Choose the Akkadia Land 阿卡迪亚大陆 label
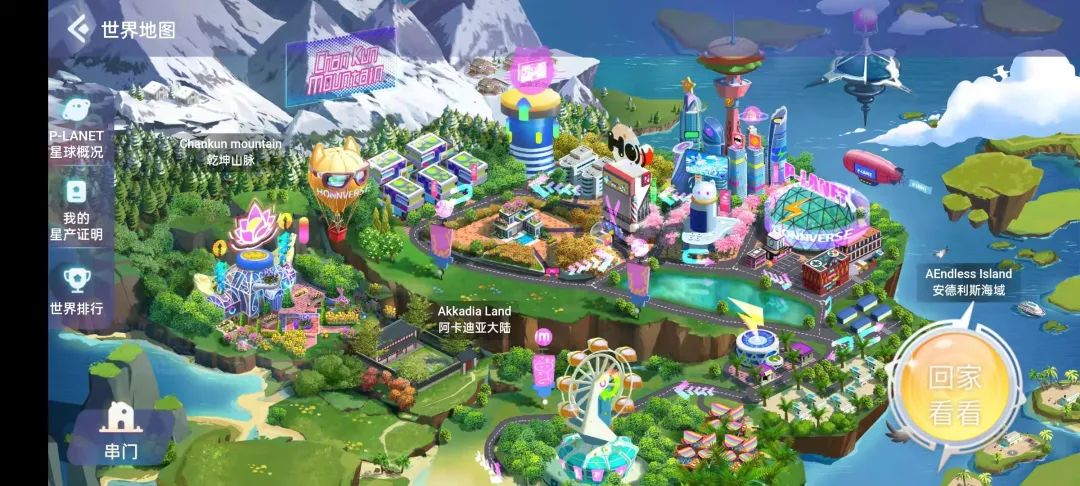This screenshot has height=486, width=1080. point(474,319)
